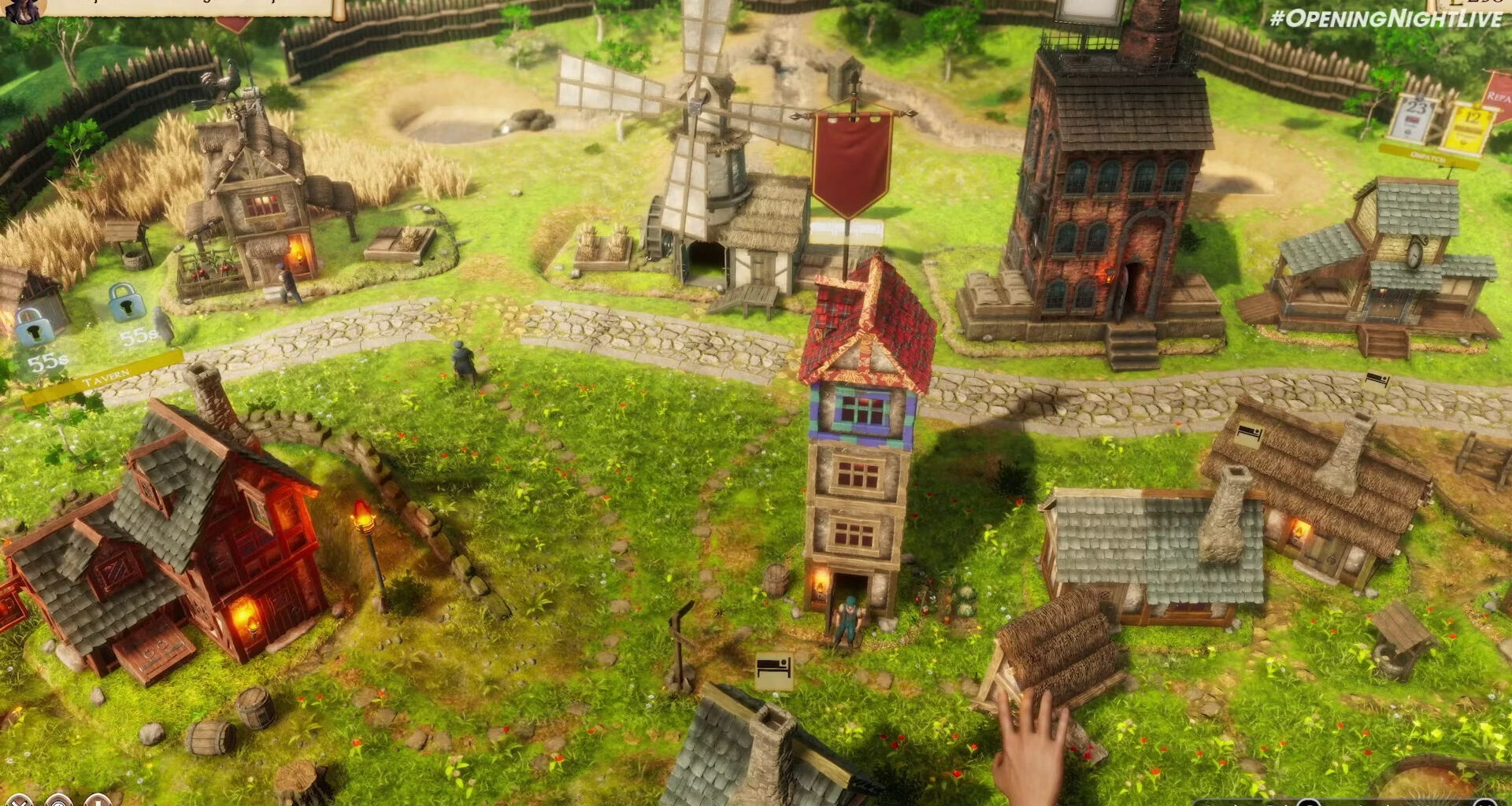Click the '55s' price text near the tavern lock

tap(137, 337)
